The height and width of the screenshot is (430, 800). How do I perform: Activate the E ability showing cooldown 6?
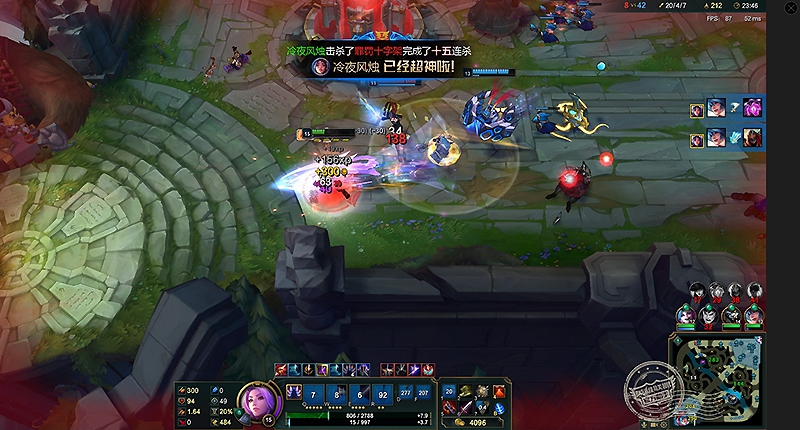click(360, 393)
